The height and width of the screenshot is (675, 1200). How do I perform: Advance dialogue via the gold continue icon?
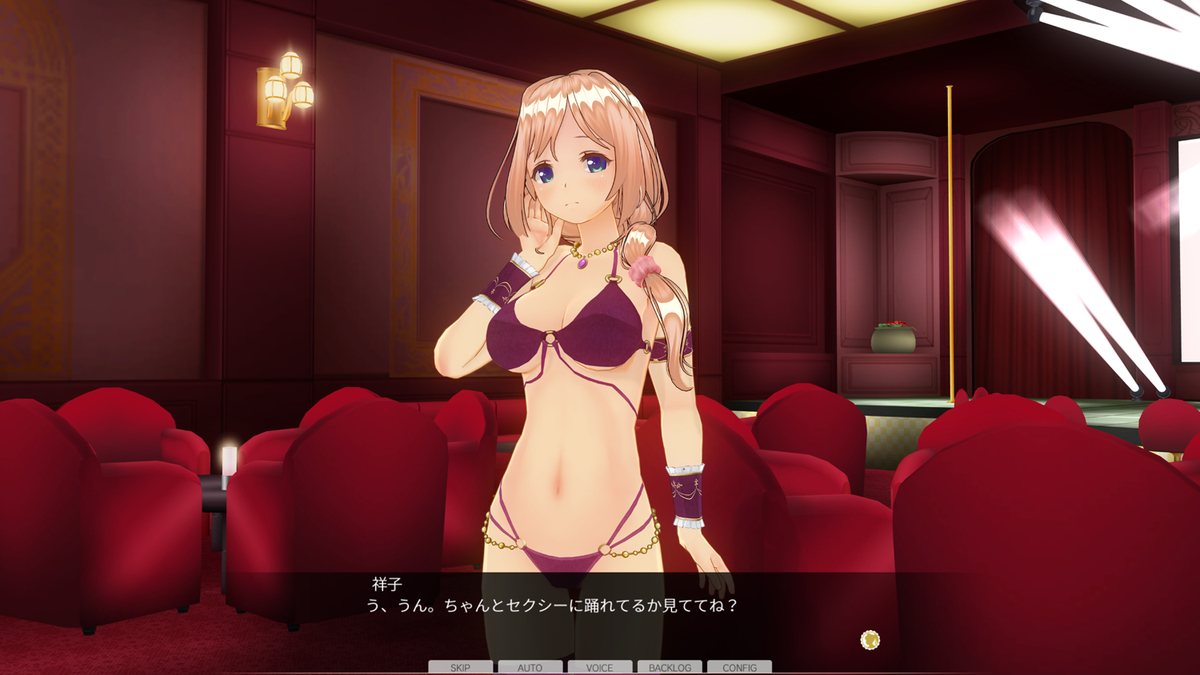870,639
